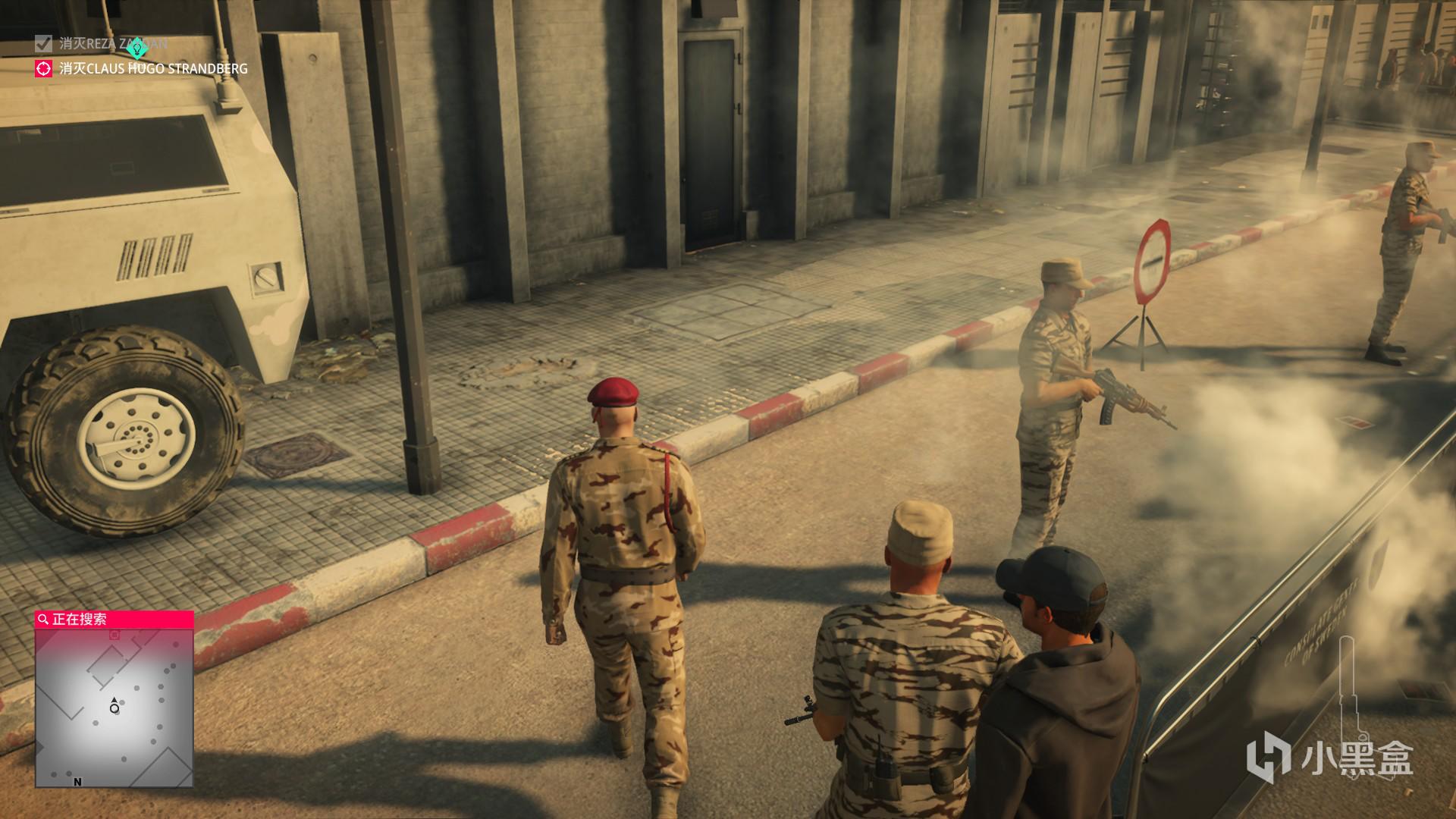
Task: Select the Claus Hugo Strandberg elimination objective
Action: 153,69
